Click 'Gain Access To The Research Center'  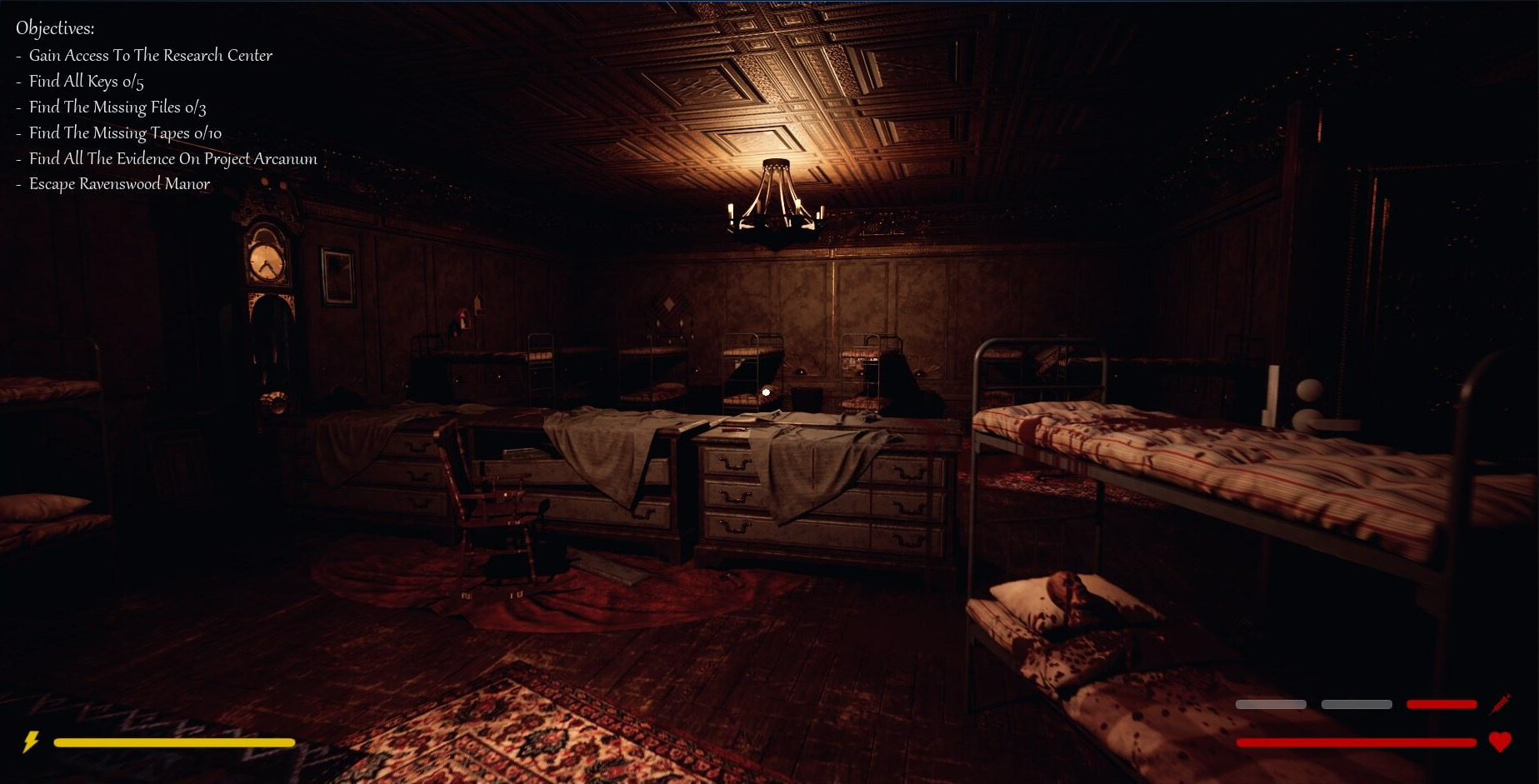150,55
